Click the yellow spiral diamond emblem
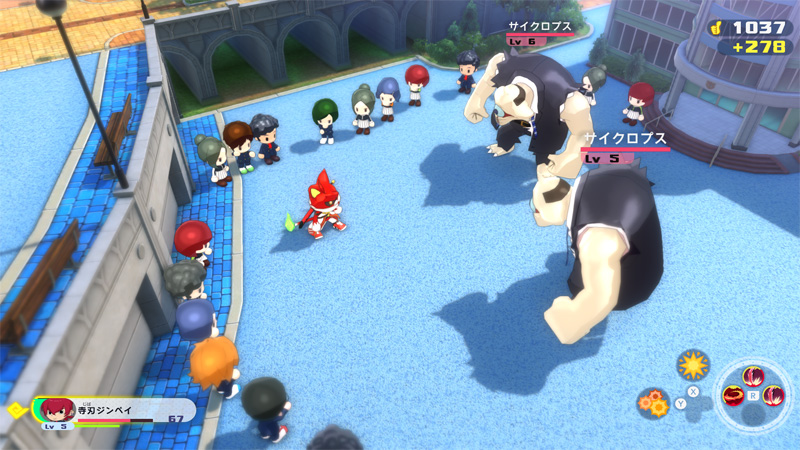The height and width of the screenshot is (450, 800). pos(15,409)
